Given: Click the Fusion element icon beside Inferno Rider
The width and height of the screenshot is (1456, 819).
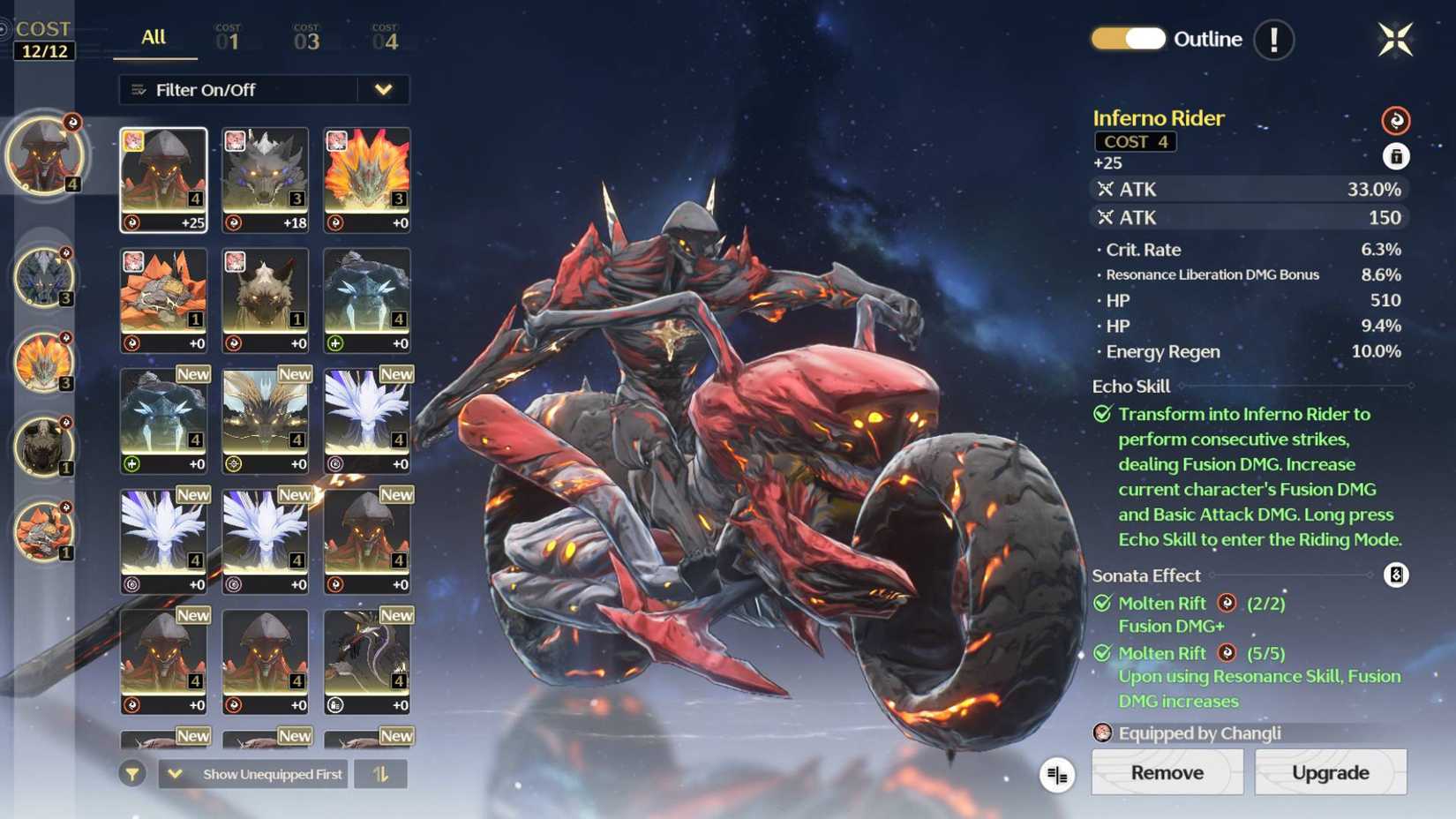Looking at the screenshot, I should [1397, 121].
